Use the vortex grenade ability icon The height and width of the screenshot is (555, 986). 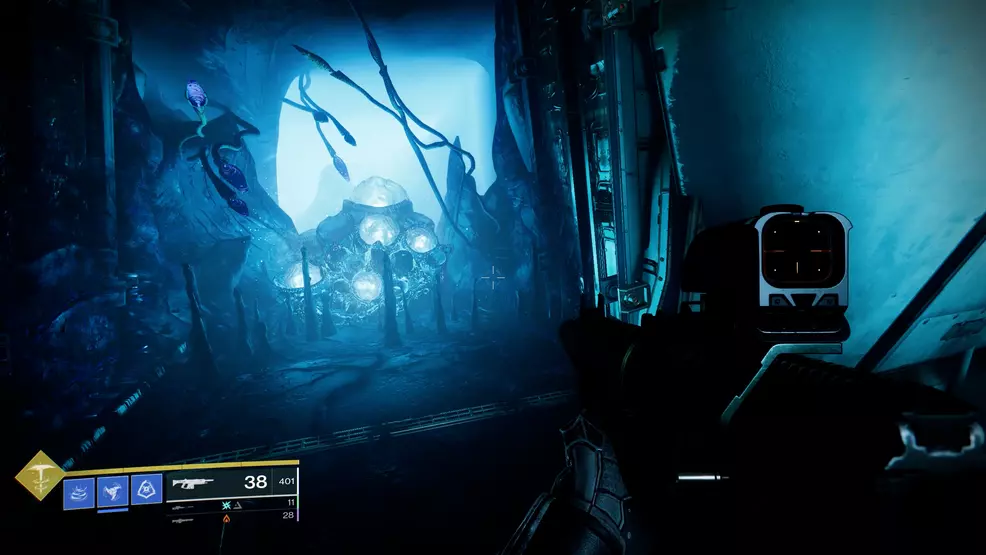78,491
